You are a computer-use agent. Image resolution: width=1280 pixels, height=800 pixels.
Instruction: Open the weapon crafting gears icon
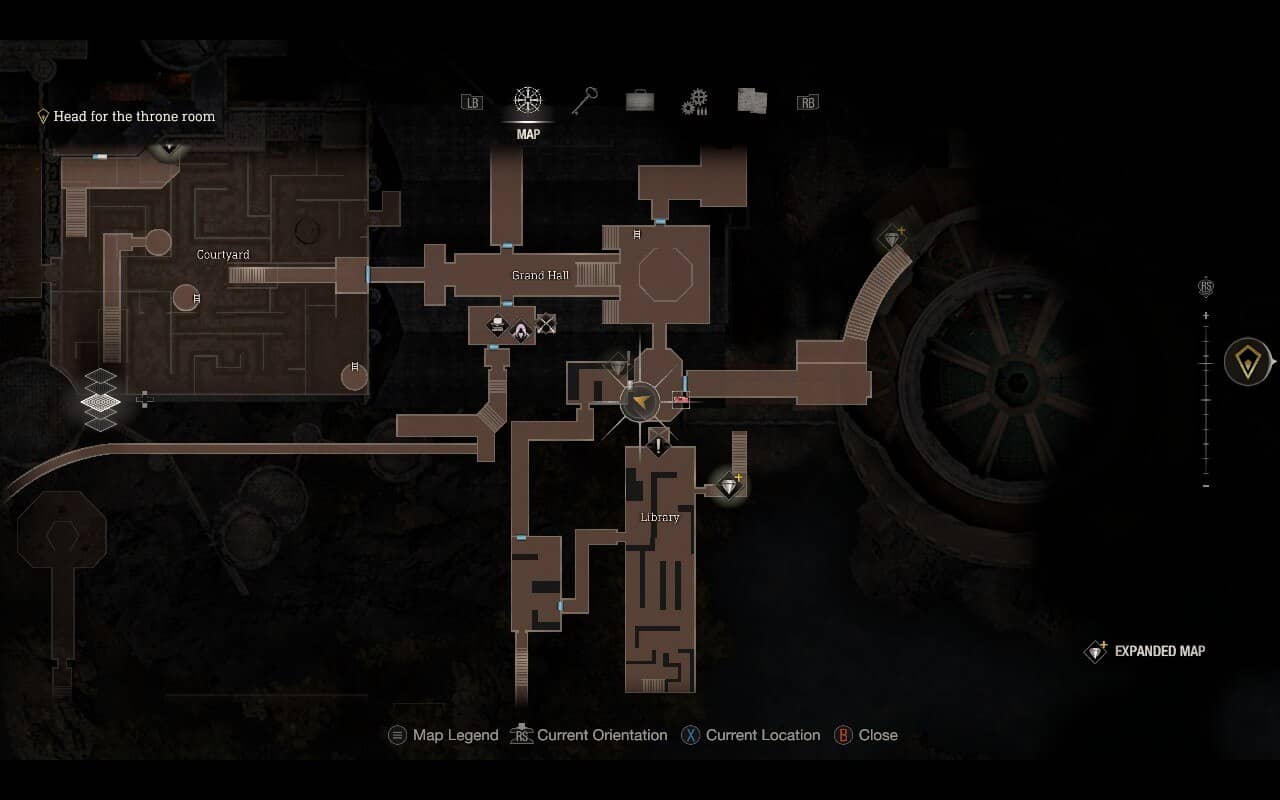point(695,100)
